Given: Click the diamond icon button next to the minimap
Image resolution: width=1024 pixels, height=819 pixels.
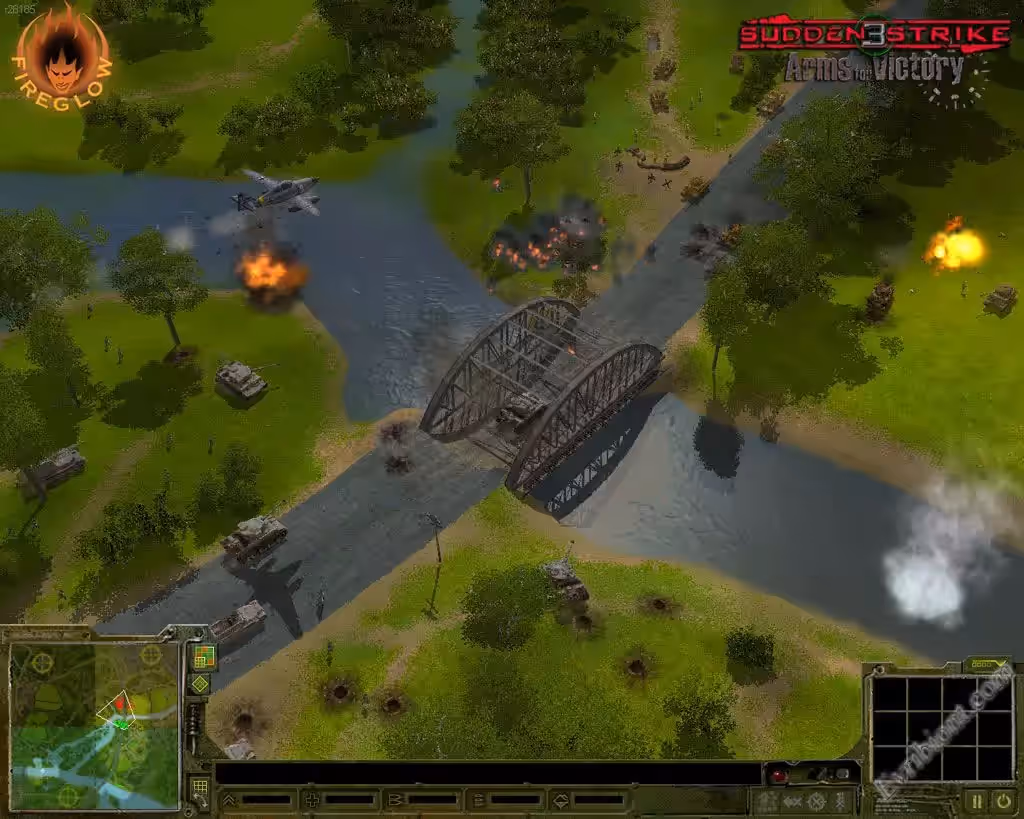Looking at the screenshot, I should [x=200, y=684].
